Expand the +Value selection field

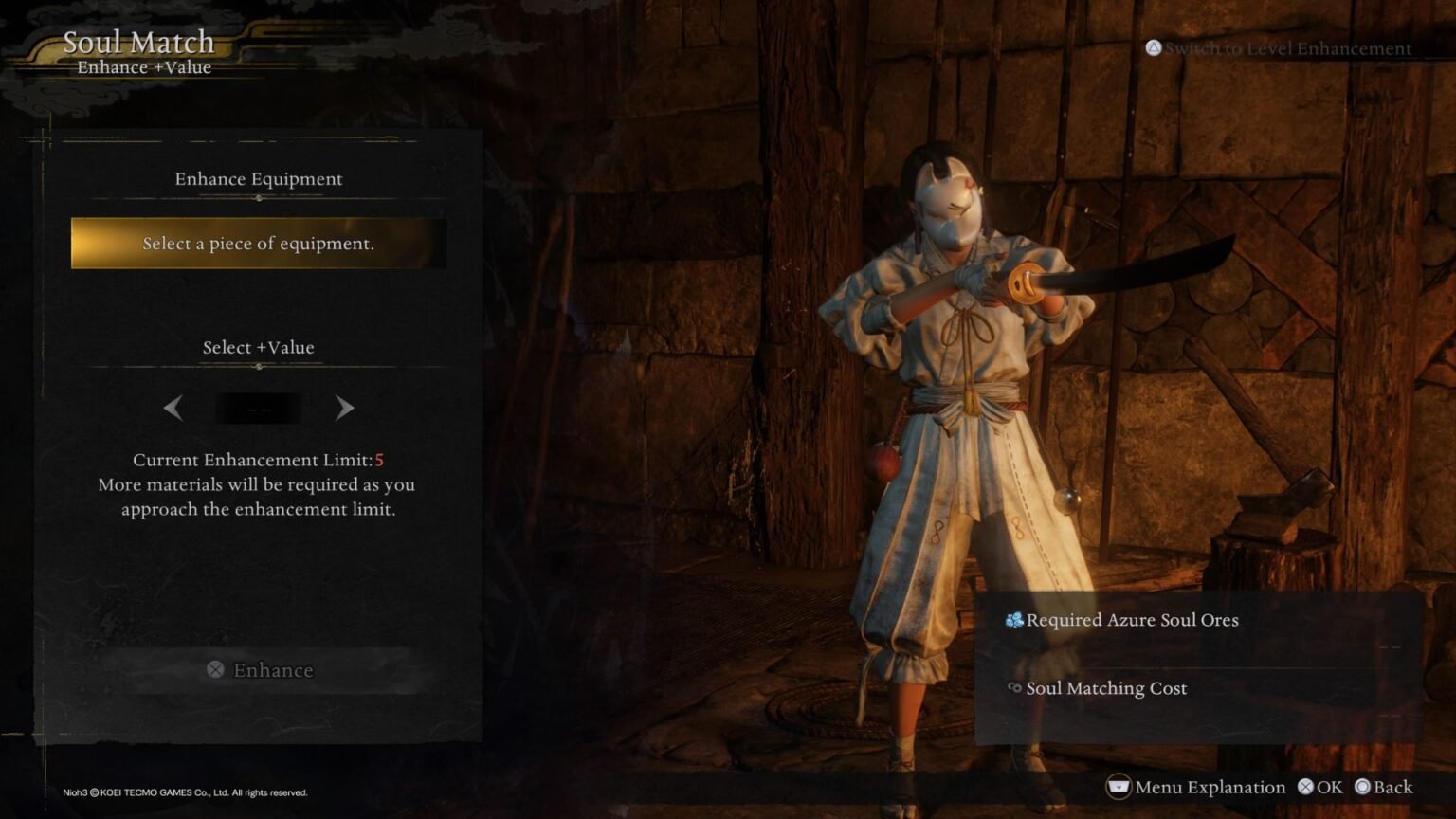(x=258, y=408)
